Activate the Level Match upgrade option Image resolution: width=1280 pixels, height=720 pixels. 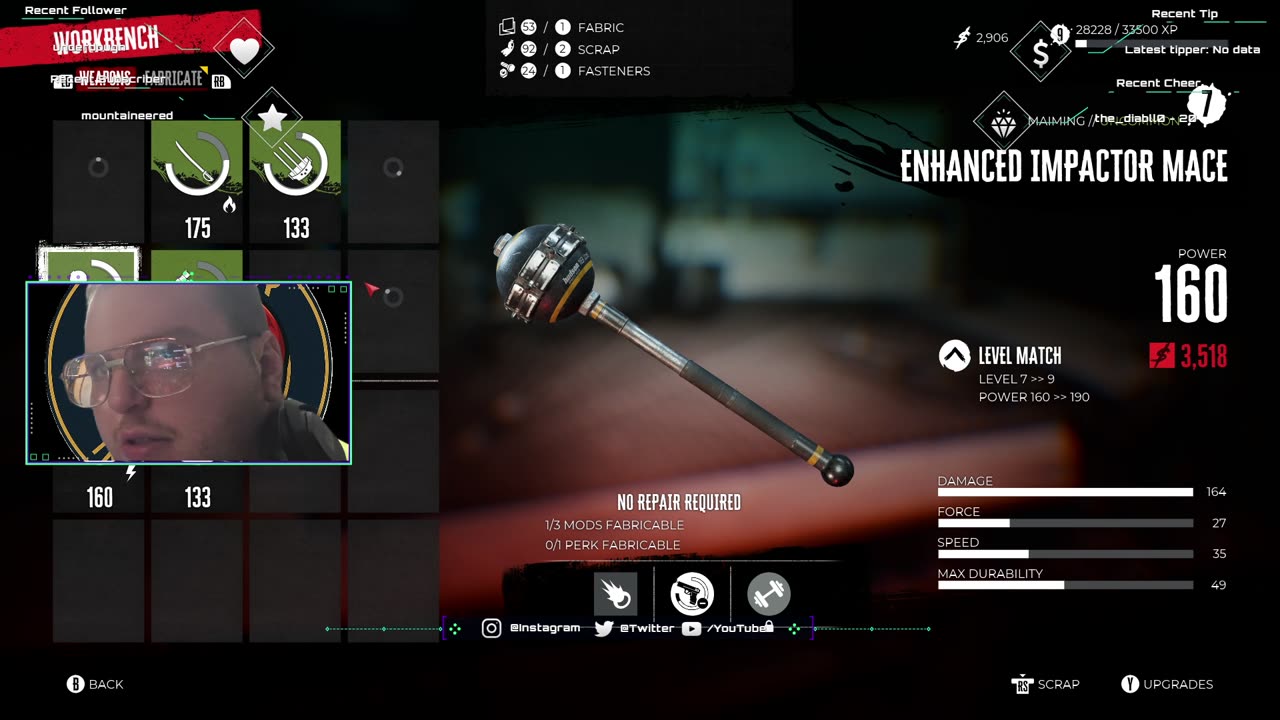tap(1018, 356)
